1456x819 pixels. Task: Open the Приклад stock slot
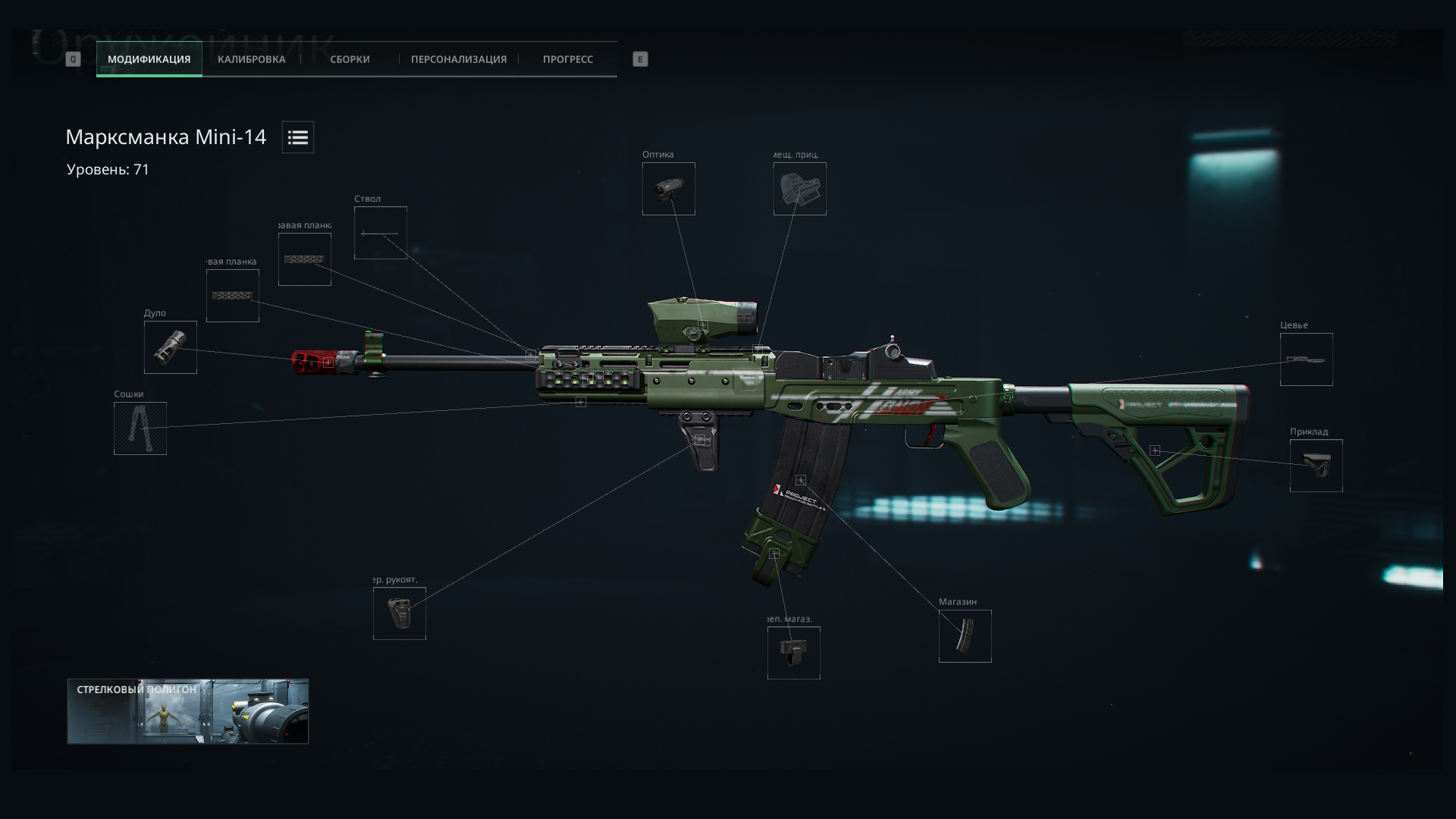click(x=1316, y=466)
